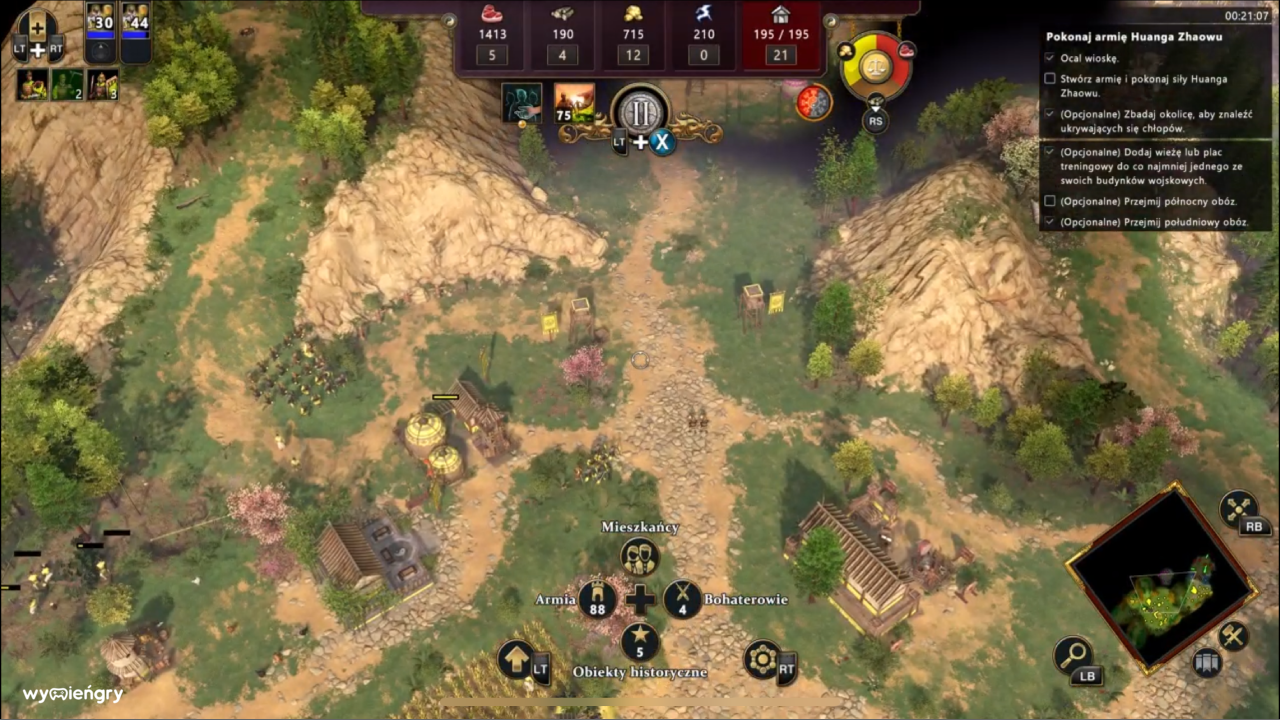The image size is (1280, 720).
Task: Open the banners icon beside the minimap
Action: pyautogui.click(x=1208, y=662)
